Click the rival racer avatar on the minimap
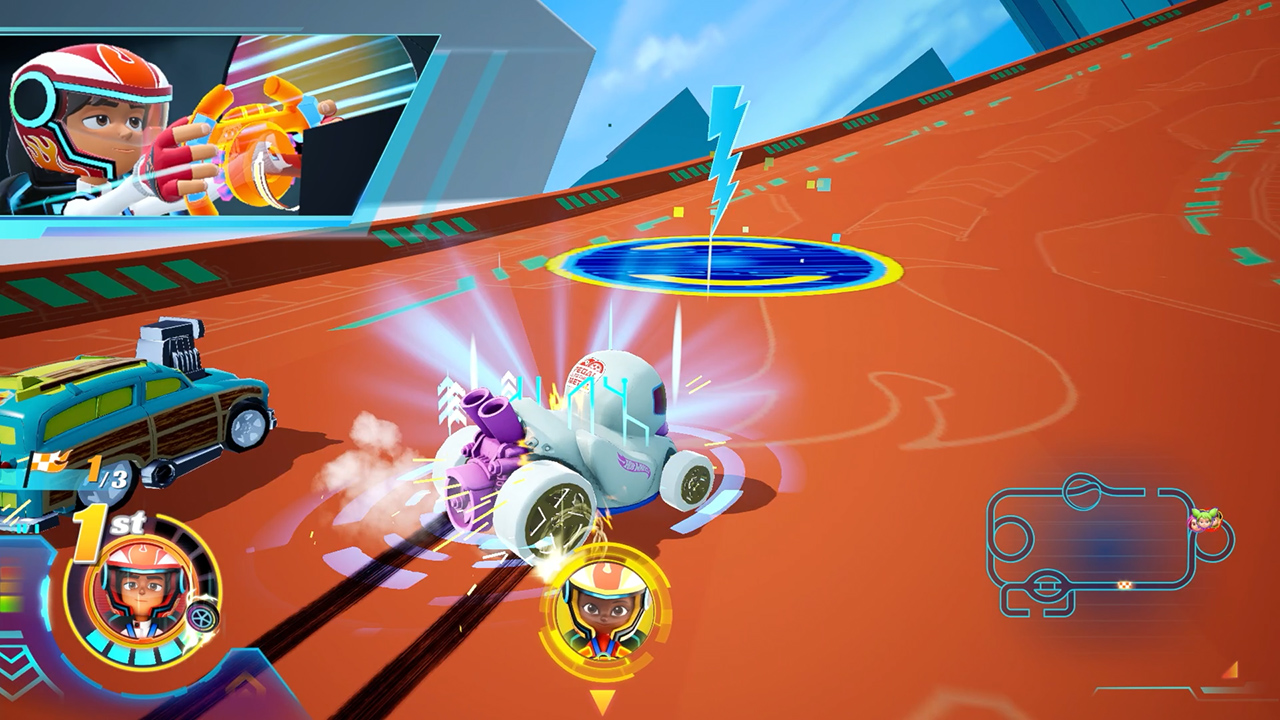The image size is (1280, 720). 1204,519
